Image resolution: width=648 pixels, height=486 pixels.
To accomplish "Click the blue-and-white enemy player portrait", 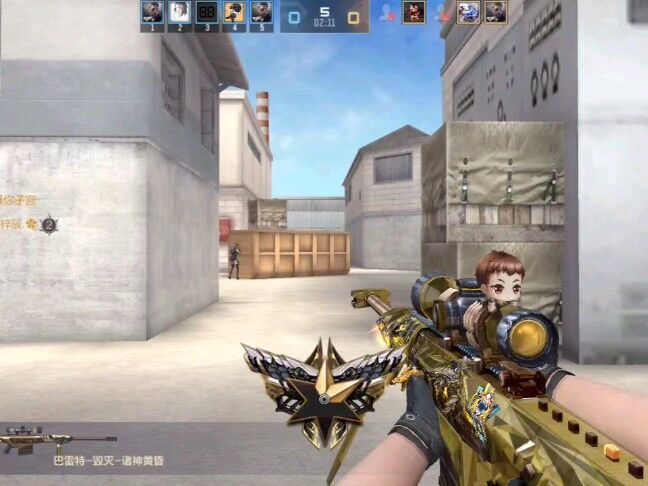I will pyautogui.click(x=468, y=12).
